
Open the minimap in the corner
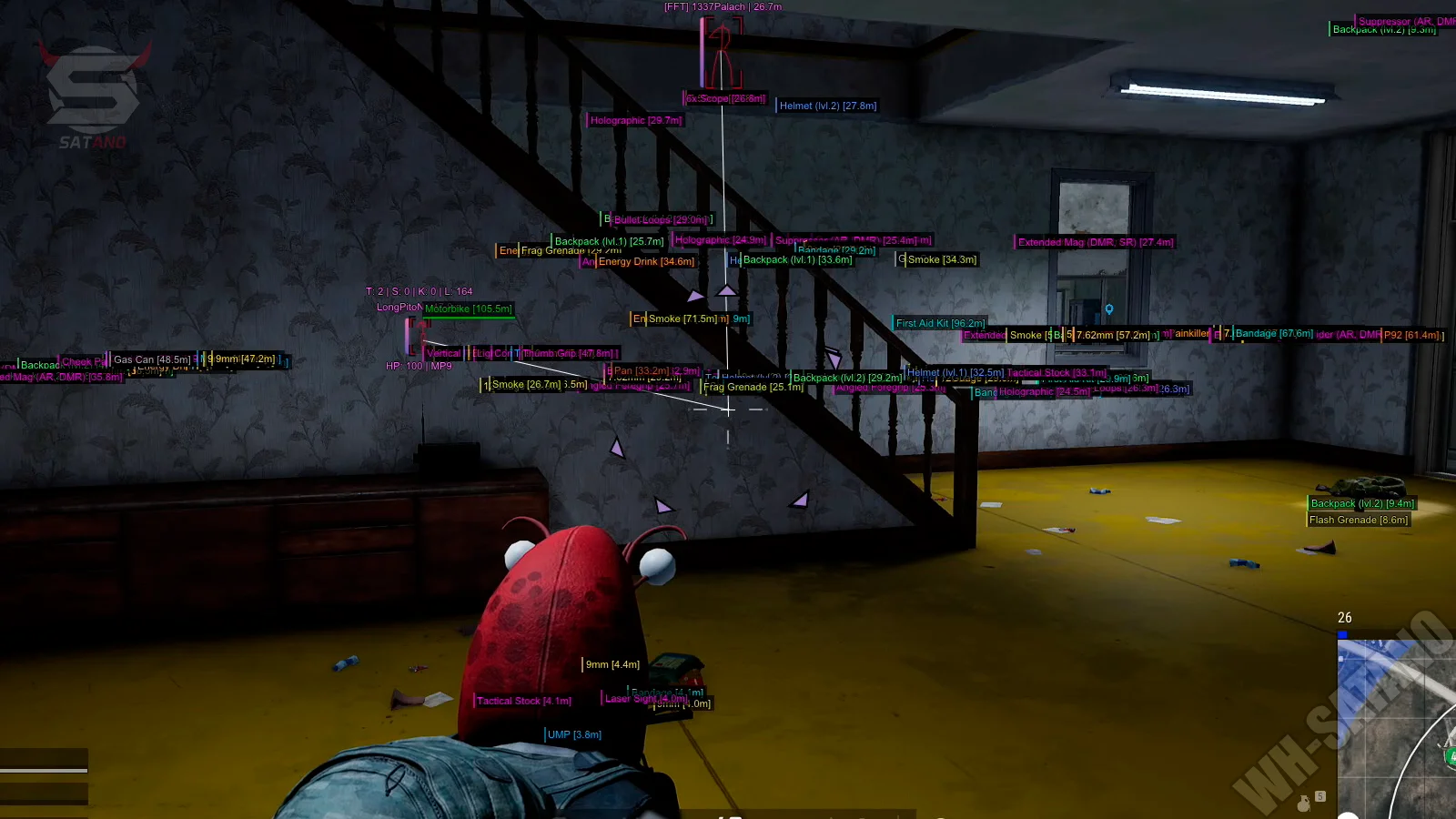coord(1397,728)
